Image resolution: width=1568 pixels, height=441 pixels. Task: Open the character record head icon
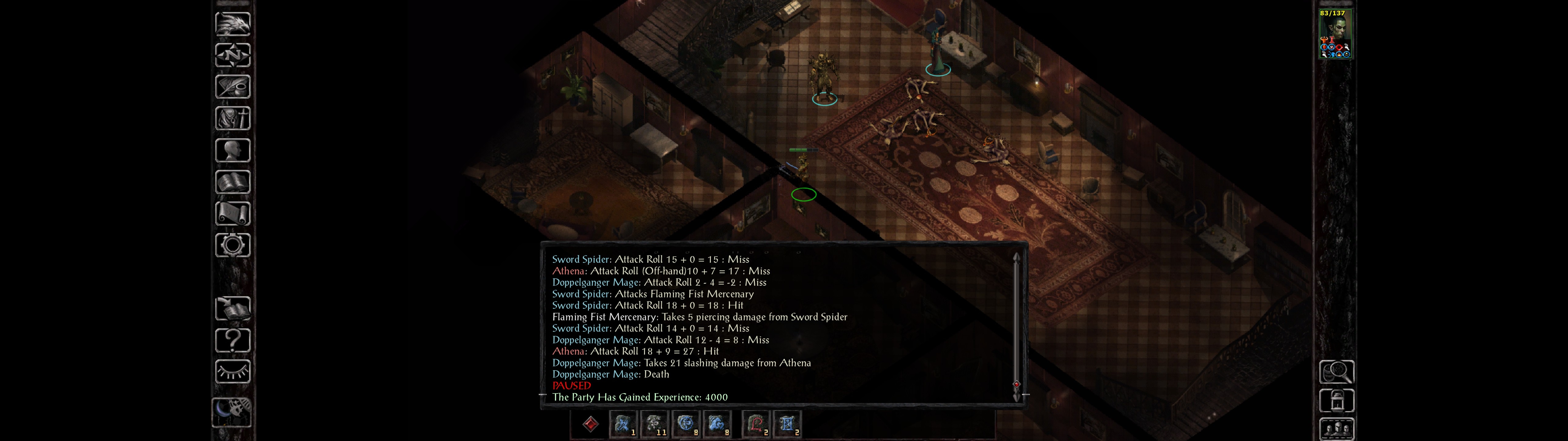click(x=232, y=150)
